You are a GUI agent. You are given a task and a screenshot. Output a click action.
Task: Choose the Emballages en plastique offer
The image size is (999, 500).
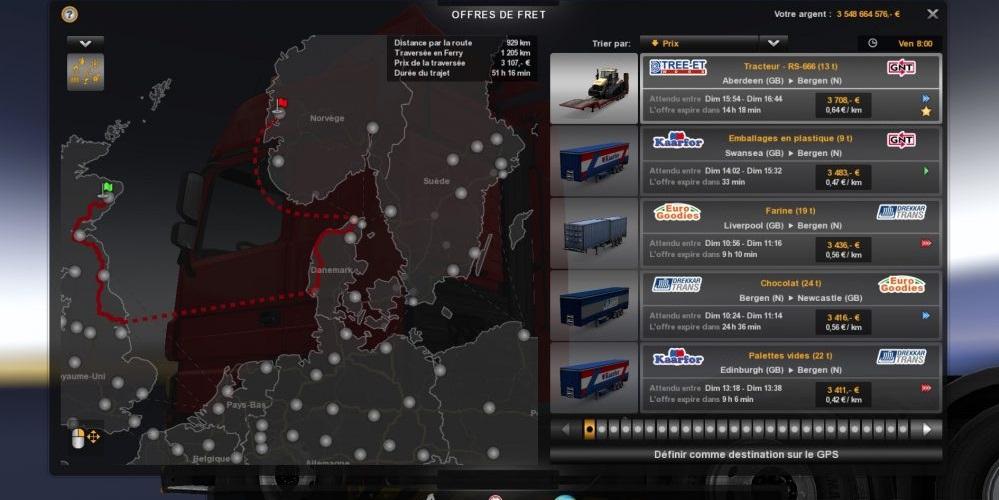click(x=790, y=160)
